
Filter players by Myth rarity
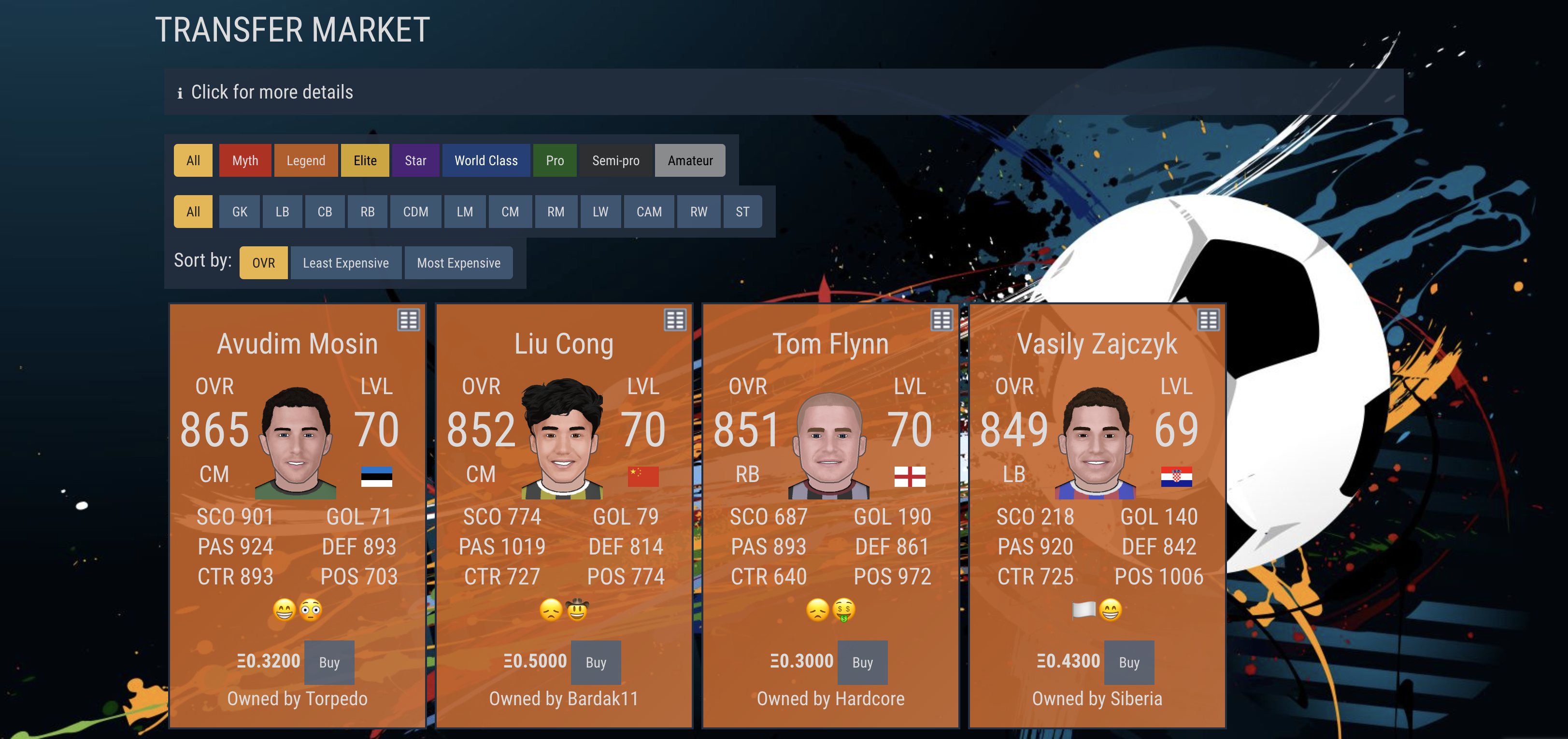tap(245, 161)
